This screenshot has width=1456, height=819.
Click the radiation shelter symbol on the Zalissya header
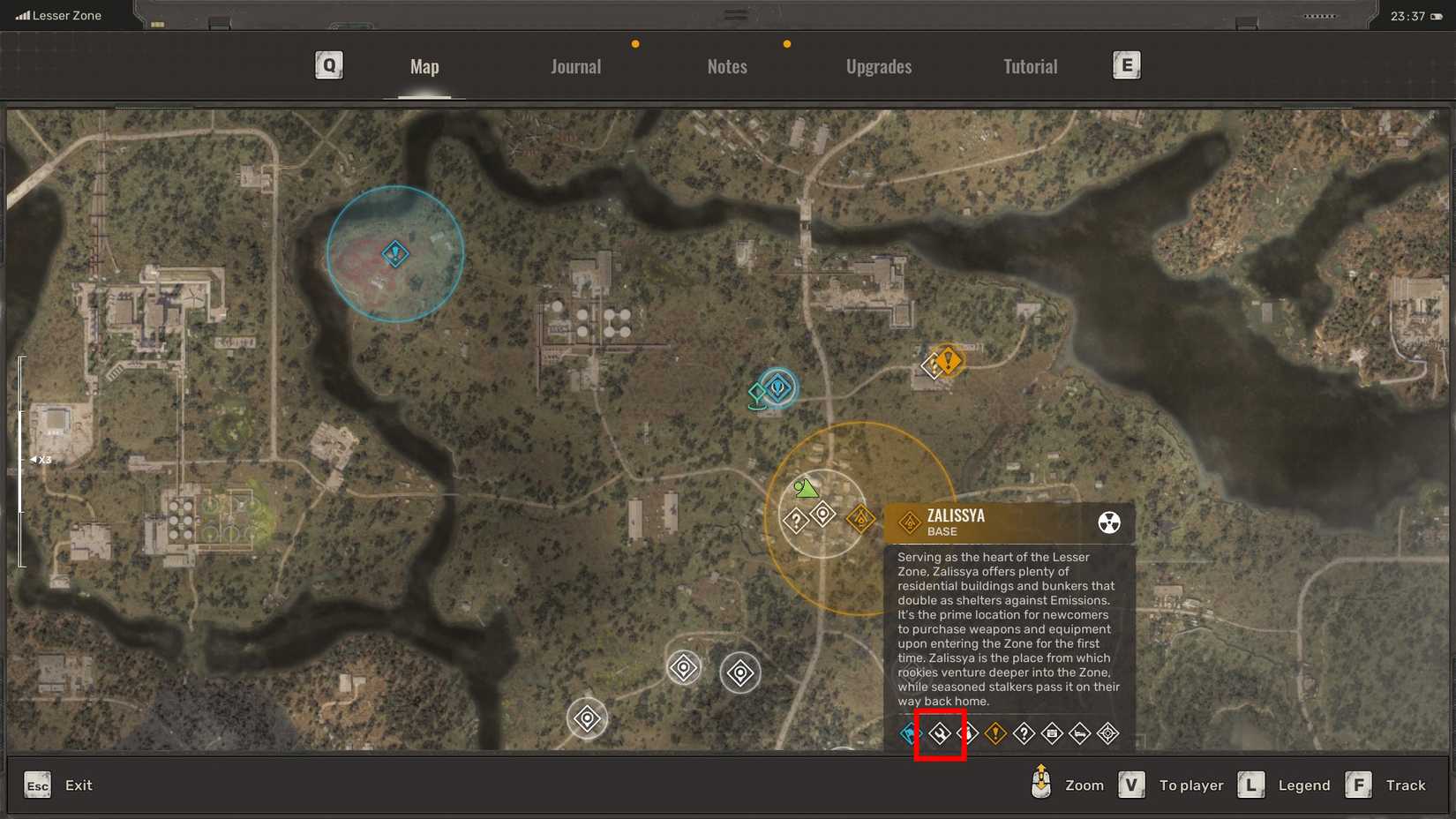point(1108,522)
